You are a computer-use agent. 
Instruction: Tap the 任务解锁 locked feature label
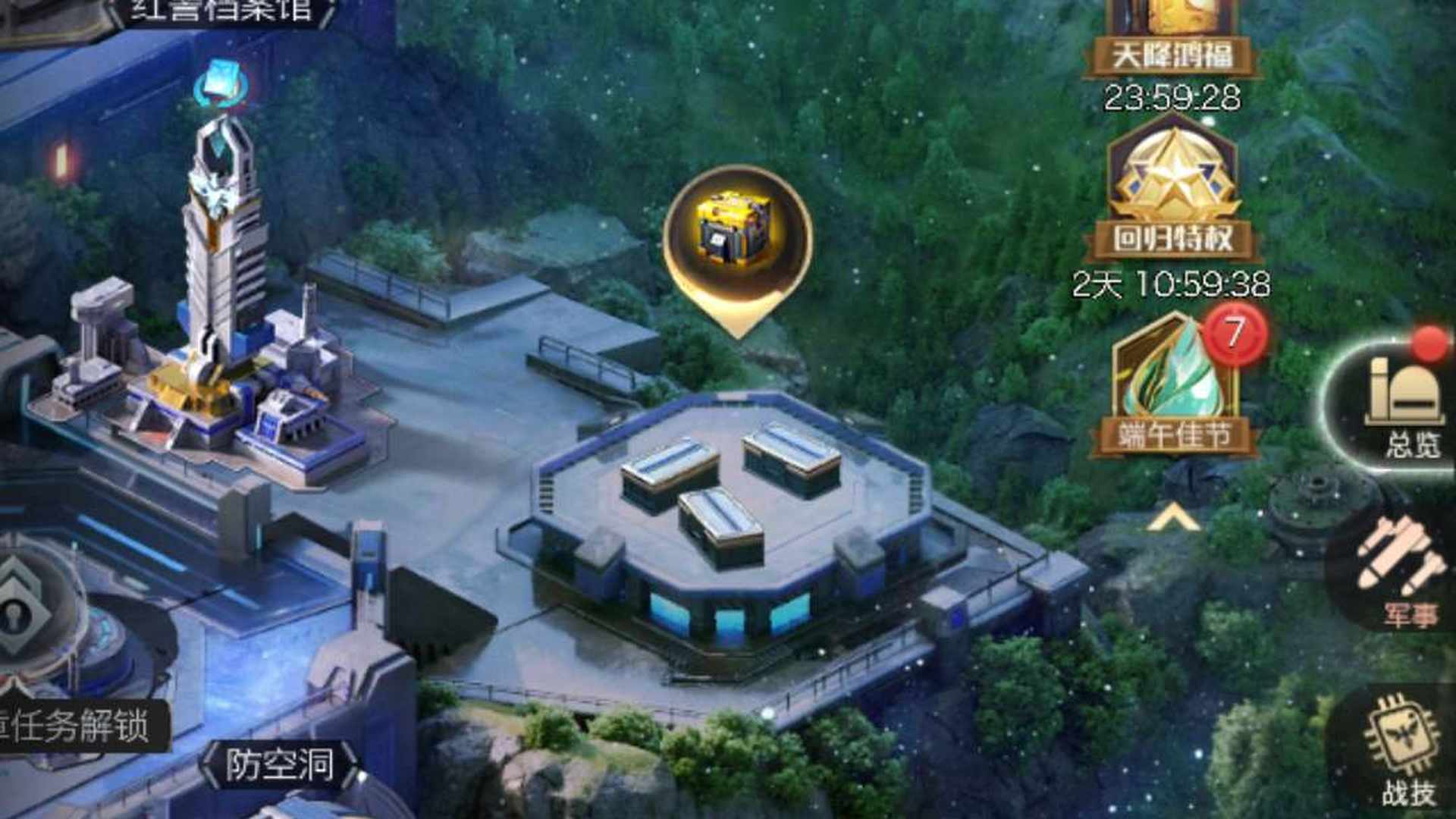pyautogui.click(x=80, y=726)
